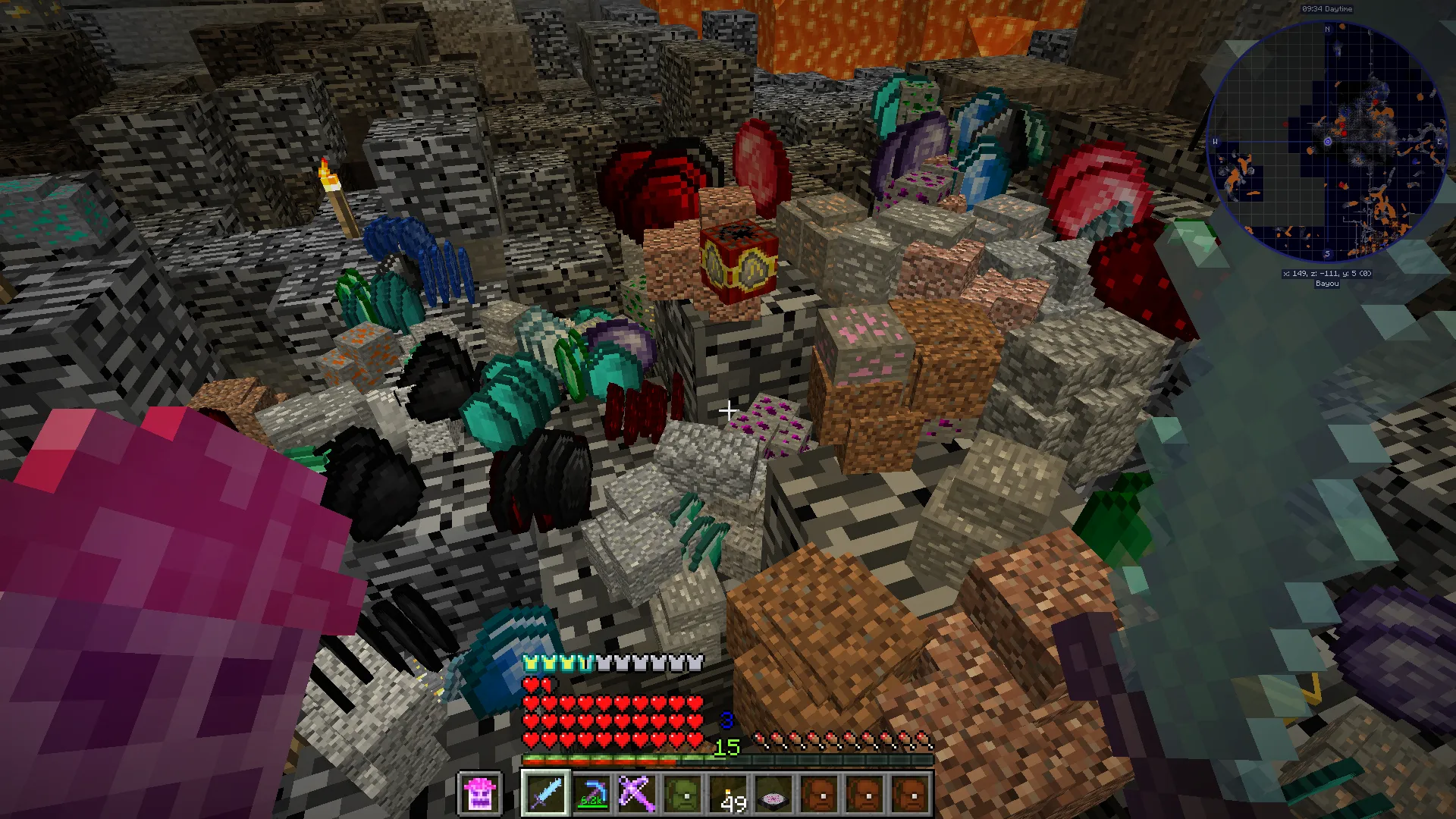The image size is (1456, 819).
Task: Choose the pink-topped plate hotbar slot
Action: click(x=773, y=794)
